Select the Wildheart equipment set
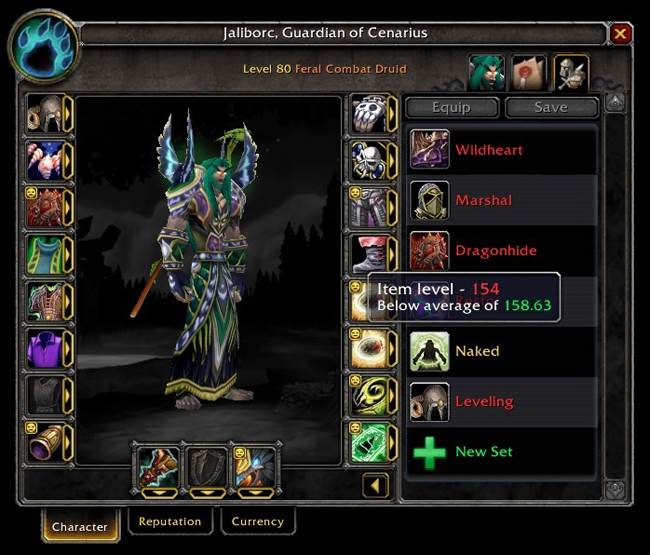The image size is (650, 555). [x=488, y=150]
